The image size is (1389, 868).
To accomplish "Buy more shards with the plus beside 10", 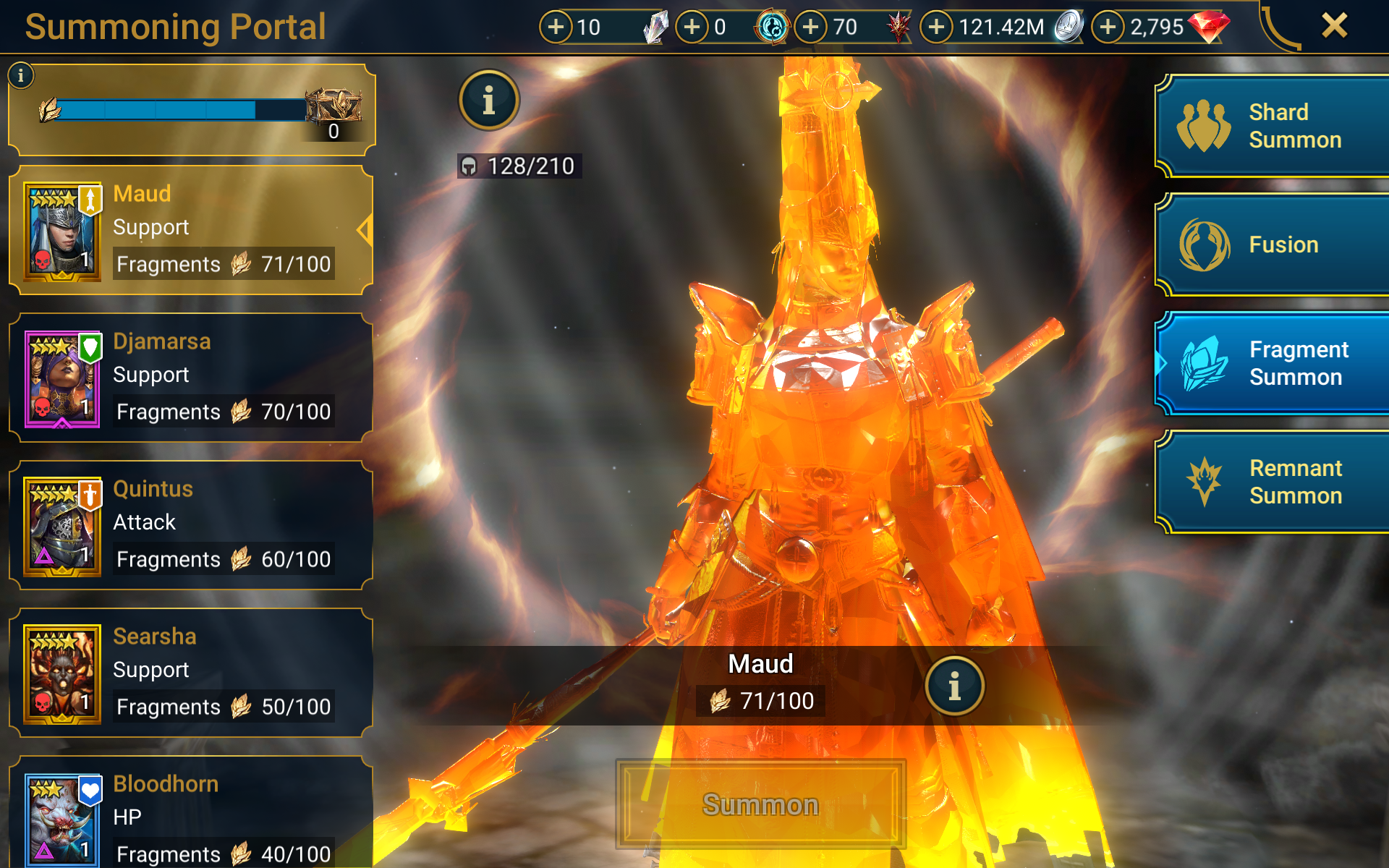I will [556, 27].
